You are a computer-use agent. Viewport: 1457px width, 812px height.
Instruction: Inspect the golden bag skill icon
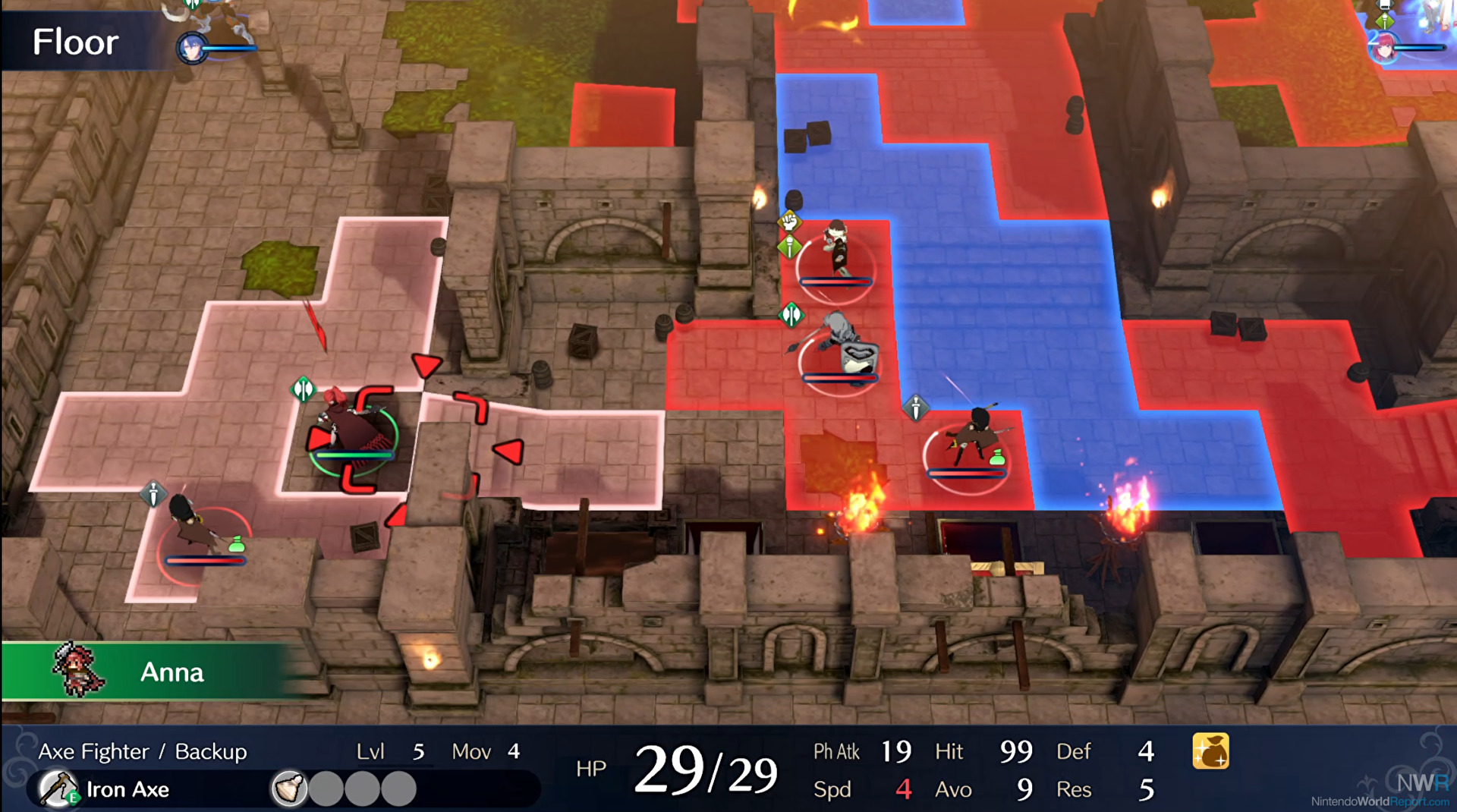click(x=1210, y=751)
